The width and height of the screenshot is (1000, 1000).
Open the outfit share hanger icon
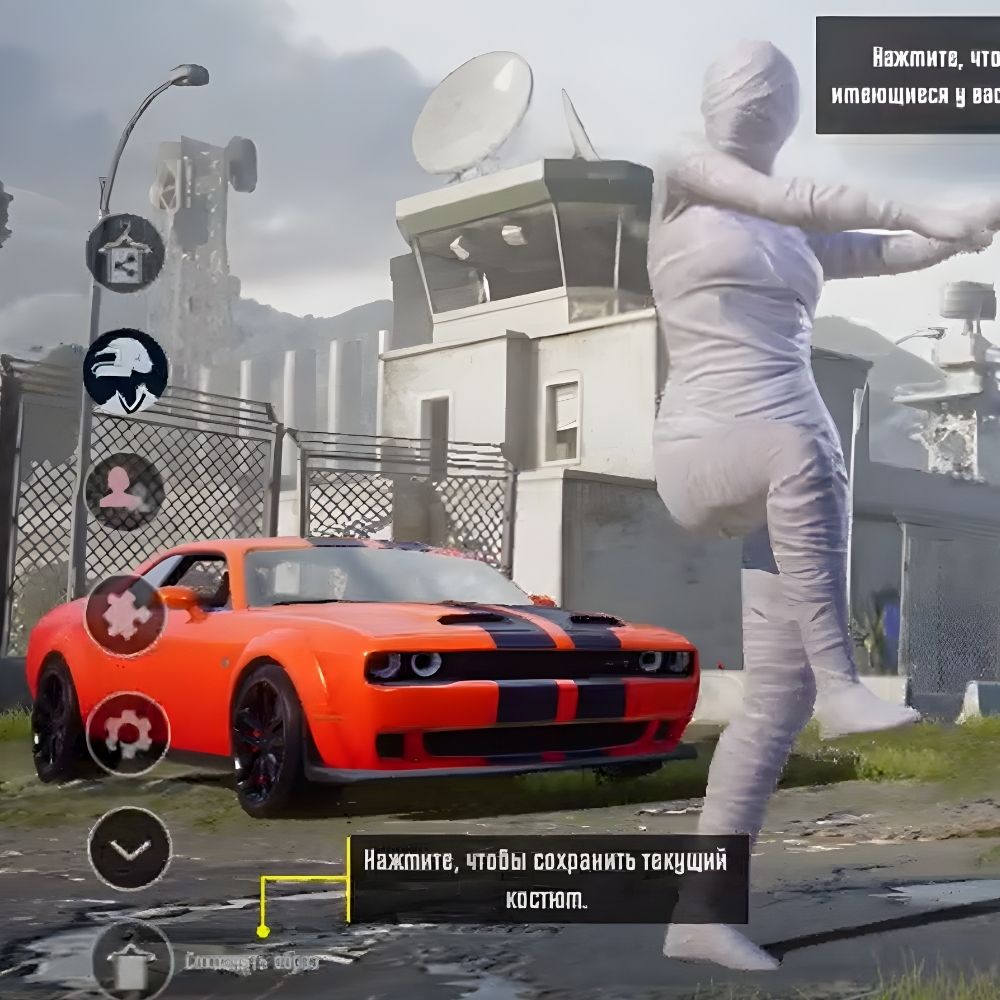(x=125, y=253)
